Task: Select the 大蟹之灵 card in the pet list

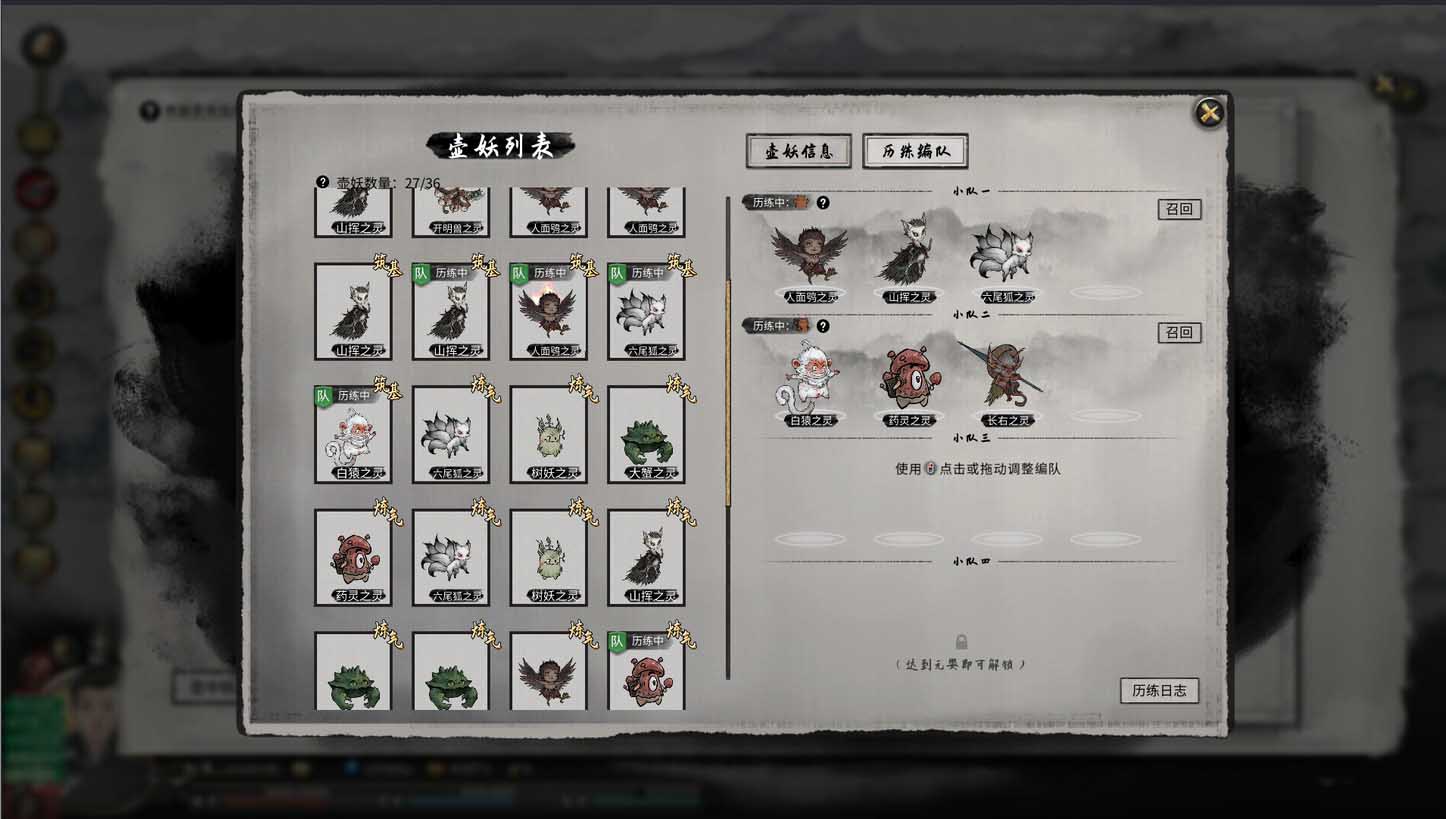Action: click(x=645, y=437)
